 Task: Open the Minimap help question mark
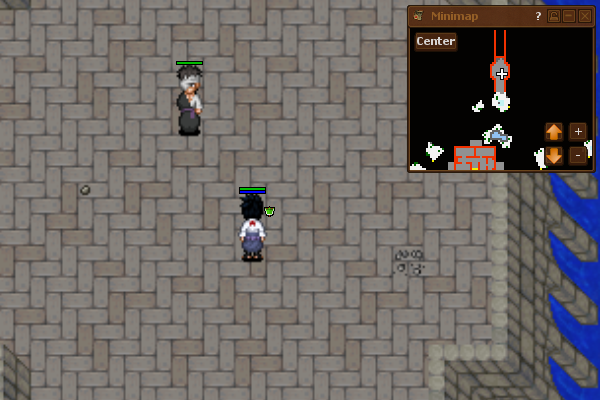(x=538, y=16)
